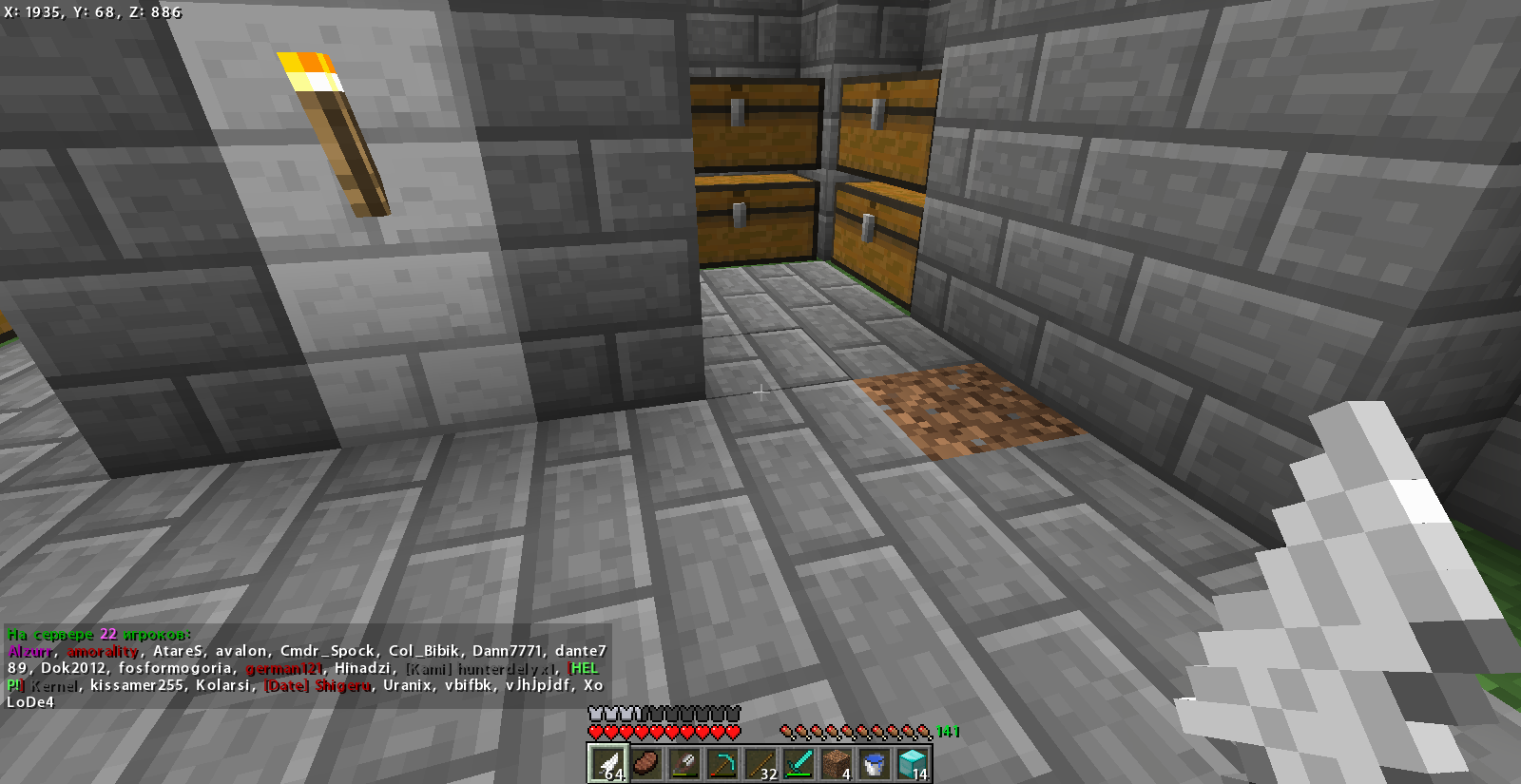Equip the diamond sword from hotbar
The image size is (1521, 784).
pos(798,763)
